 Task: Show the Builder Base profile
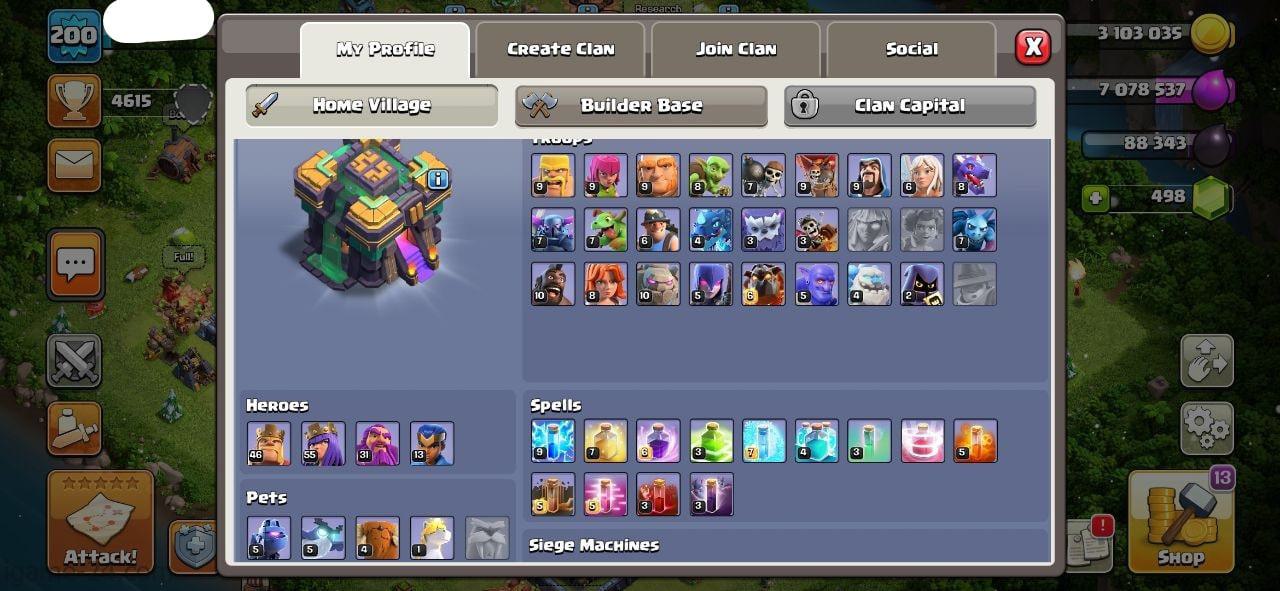(x=641, y=106)
